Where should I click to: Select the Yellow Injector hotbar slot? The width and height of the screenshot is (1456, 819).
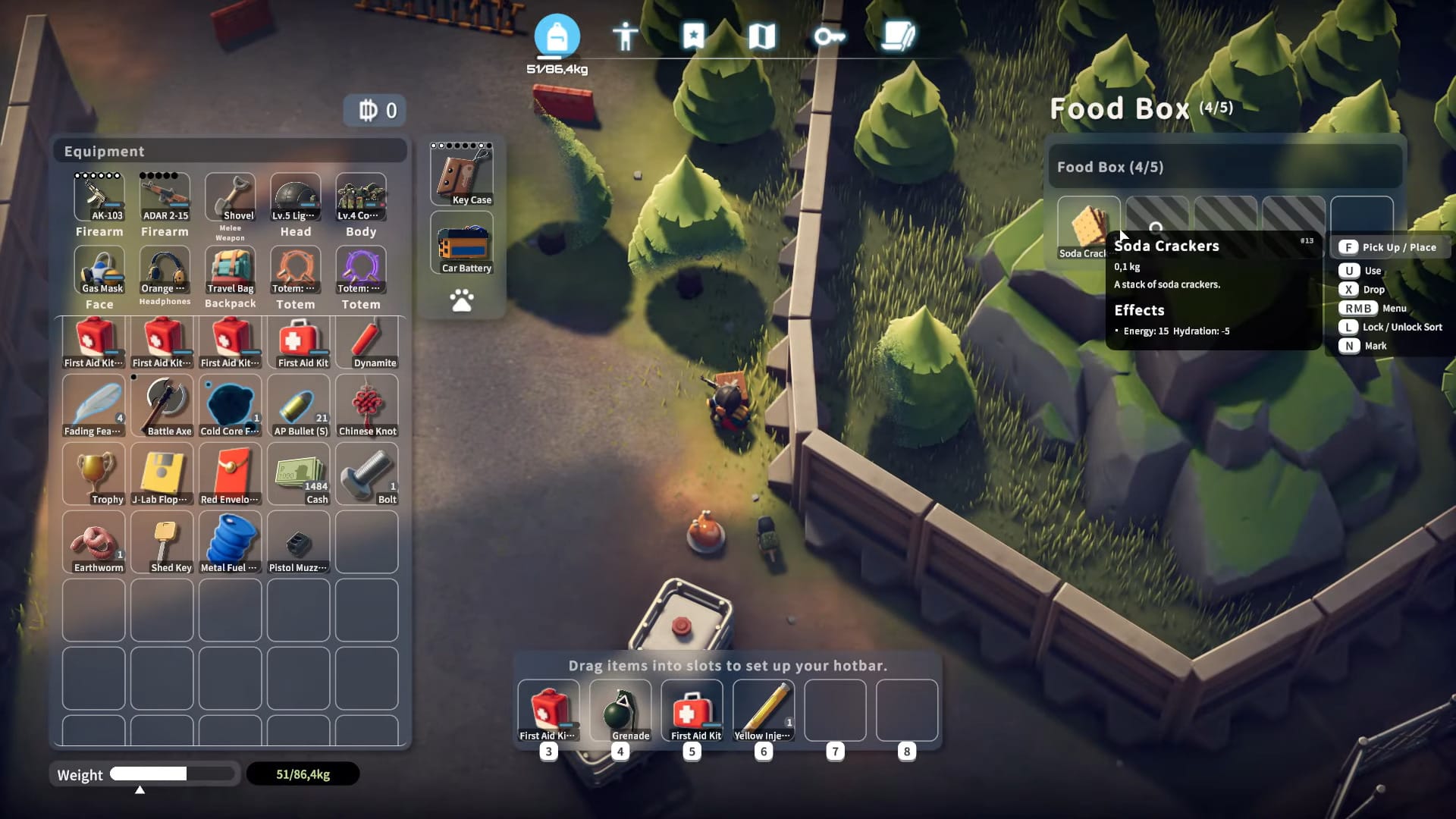tap(764, 711)
